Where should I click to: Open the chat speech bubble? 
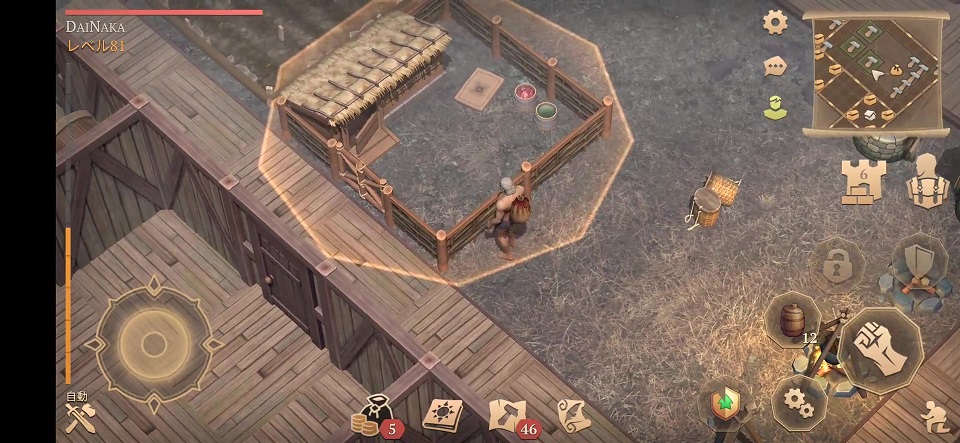click(775, 67)
